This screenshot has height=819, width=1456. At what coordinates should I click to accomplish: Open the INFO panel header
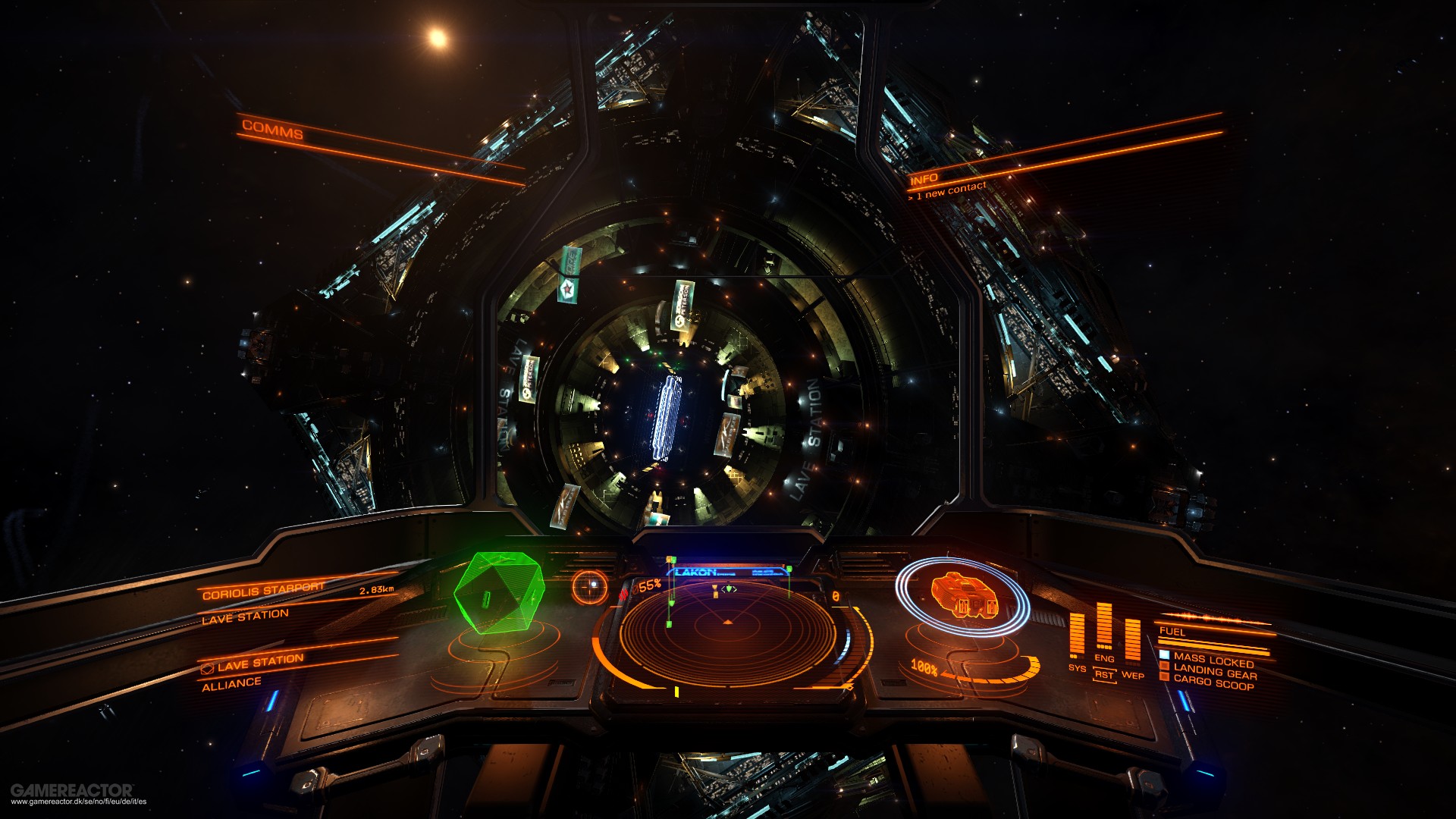(924, 179)
